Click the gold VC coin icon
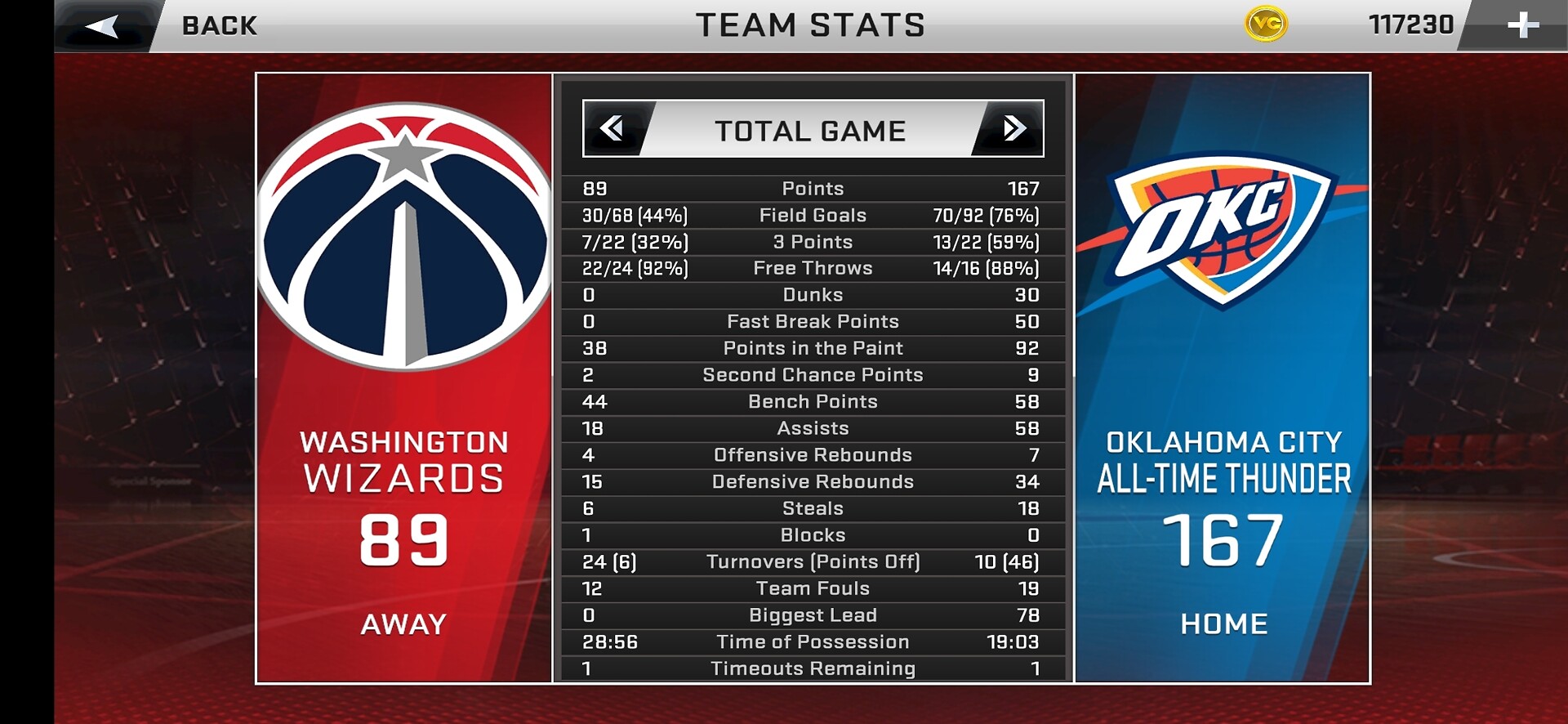Screen dimensions: 1568x724 [x=1265, y=25]
